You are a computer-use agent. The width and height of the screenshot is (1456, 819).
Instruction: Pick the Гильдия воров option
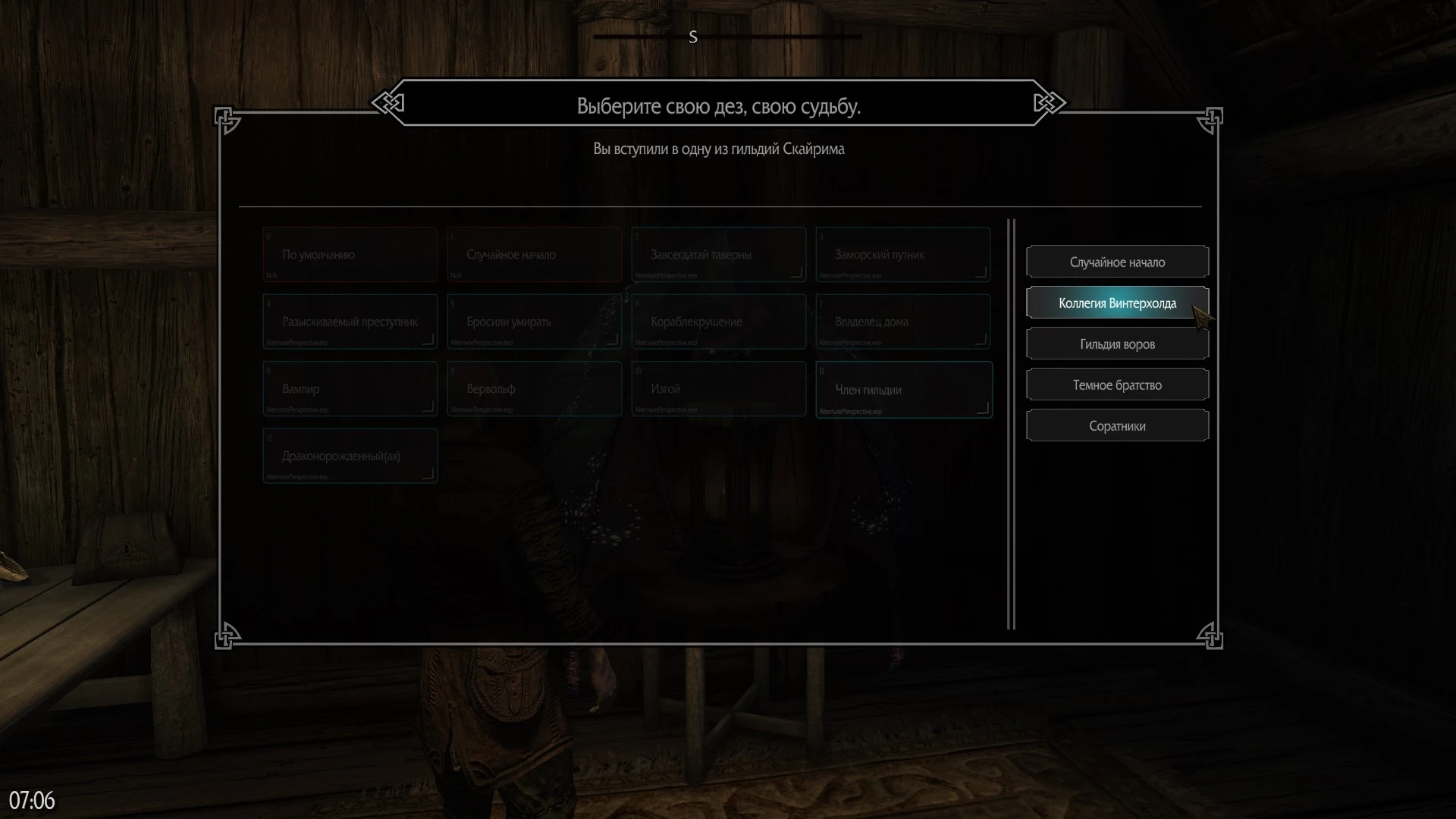1117,344
